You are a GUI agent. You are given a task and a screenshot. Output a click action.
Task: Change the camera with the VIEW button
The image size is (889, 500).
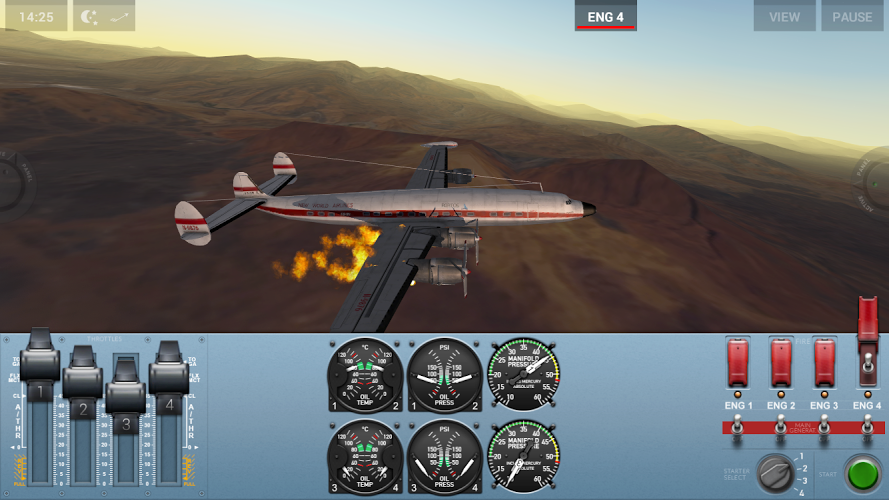pyautogui.click(x=784, y=16)
